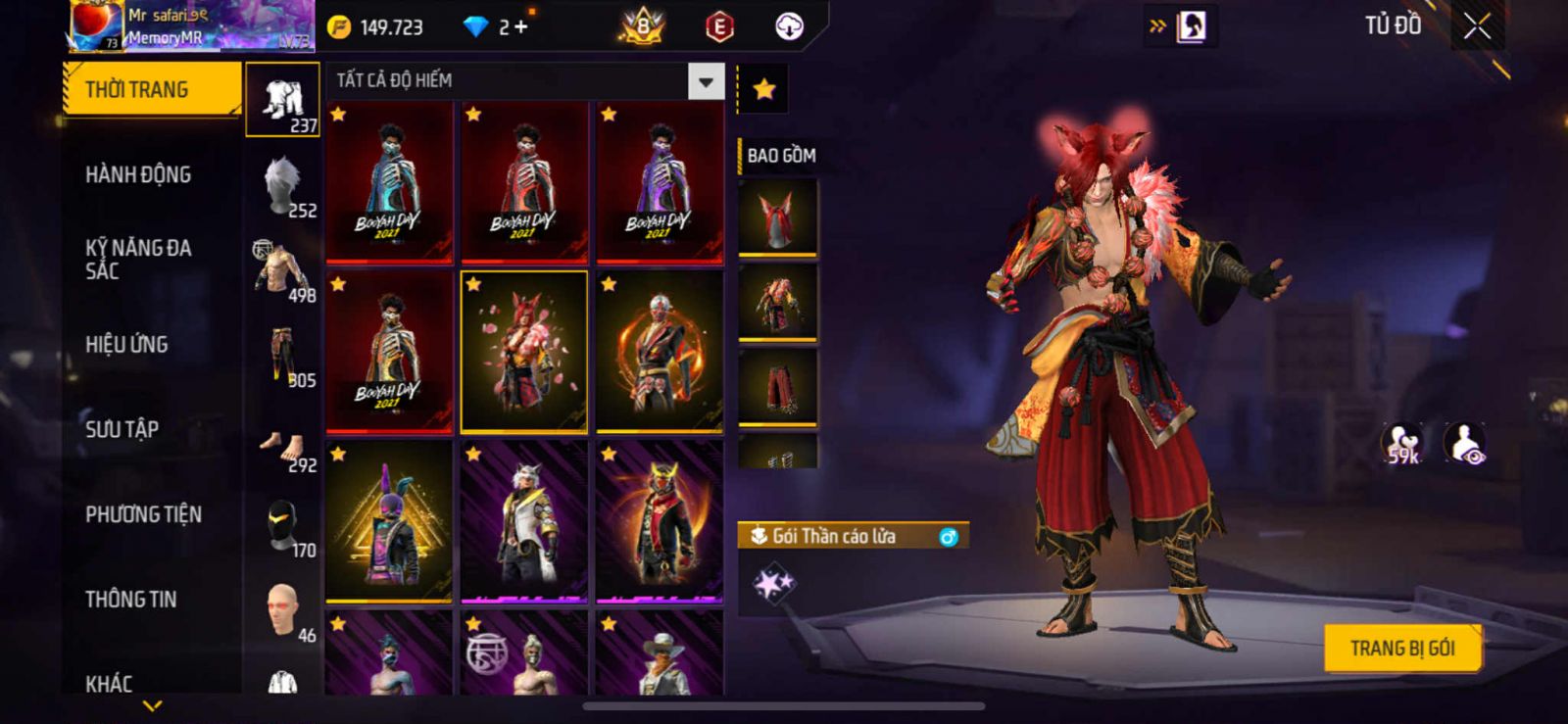Image resolution: width=1568 pixels, height=724 pixels.
Task: Toggle the character view eye icon
Action: click(1465, 444)
